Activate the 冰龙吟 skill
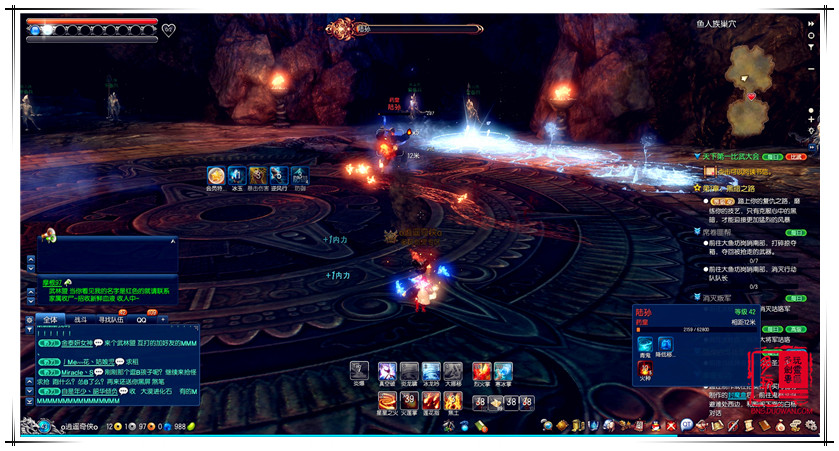This screenshot has height=451, width=839. click(x=431, y=370)
